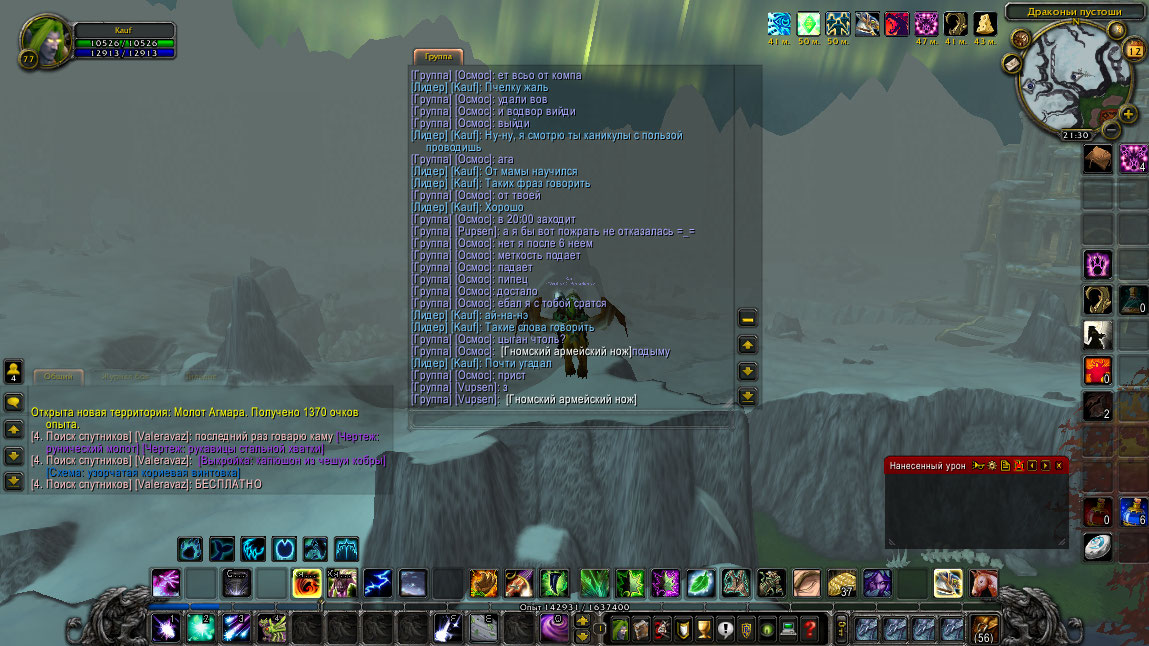This screenshot has height=646, width=1149.
Task: Open the backpack showing 56 free slots
Action: [x=984, y=629]
